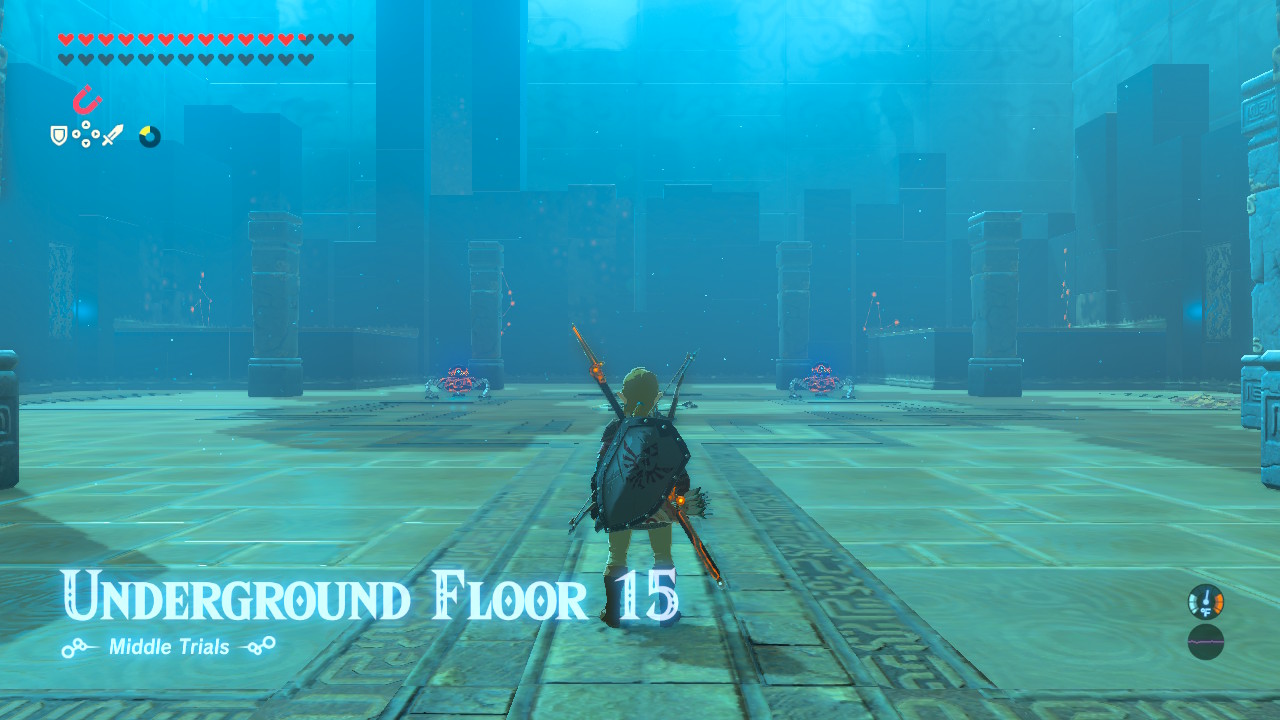The height and width of the screenshot is (720, 1280).
Task: Open the rune ability selector above the shield
Action: tap(86, 99)
